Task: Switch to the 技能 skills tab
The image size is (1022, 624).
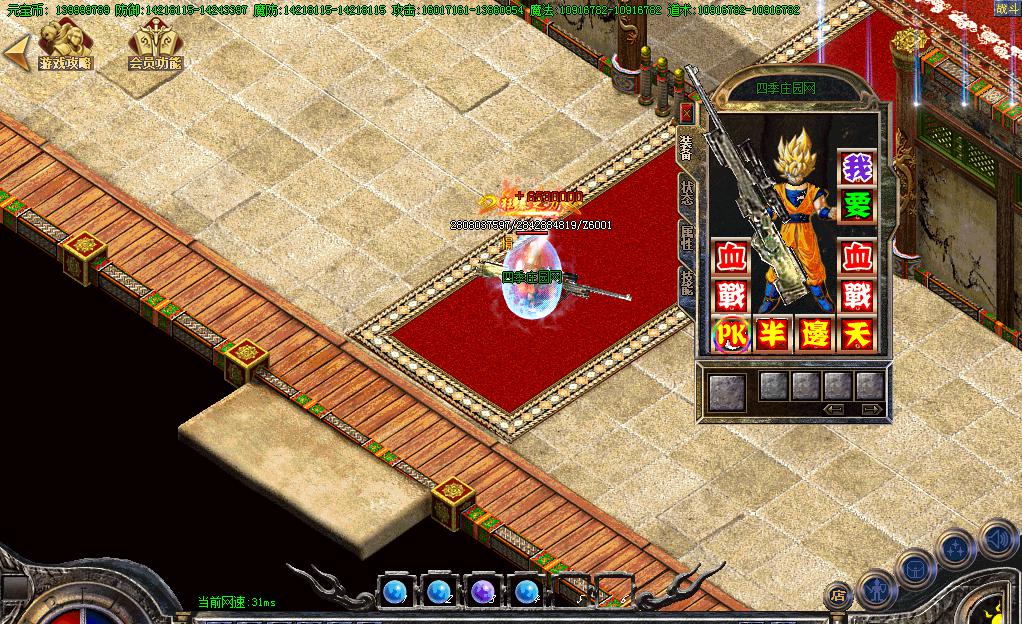Action: point(686,282)
